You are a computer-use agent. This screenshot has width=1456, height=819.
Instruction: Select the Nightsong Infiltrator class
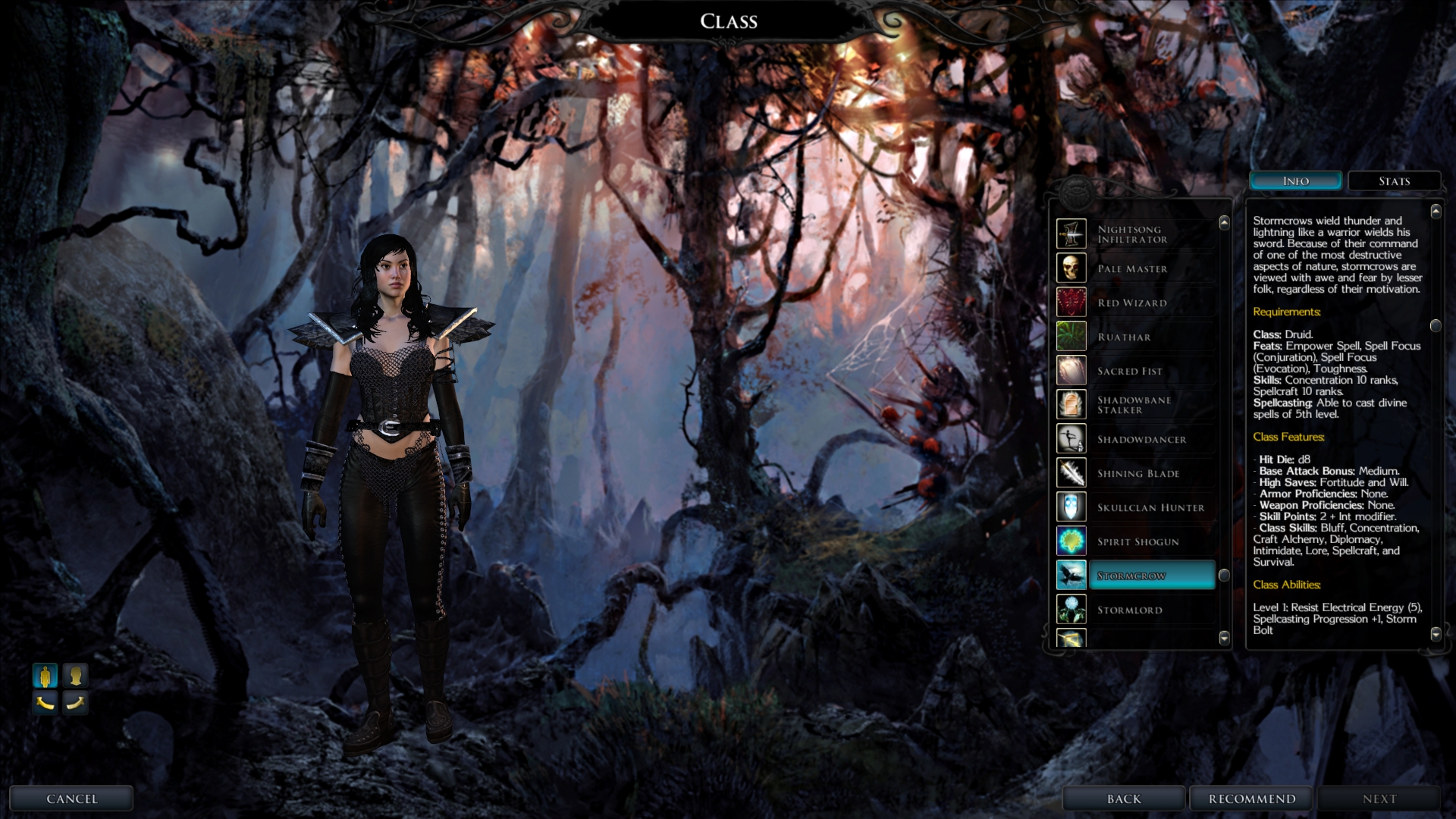tap(1133, 234)
